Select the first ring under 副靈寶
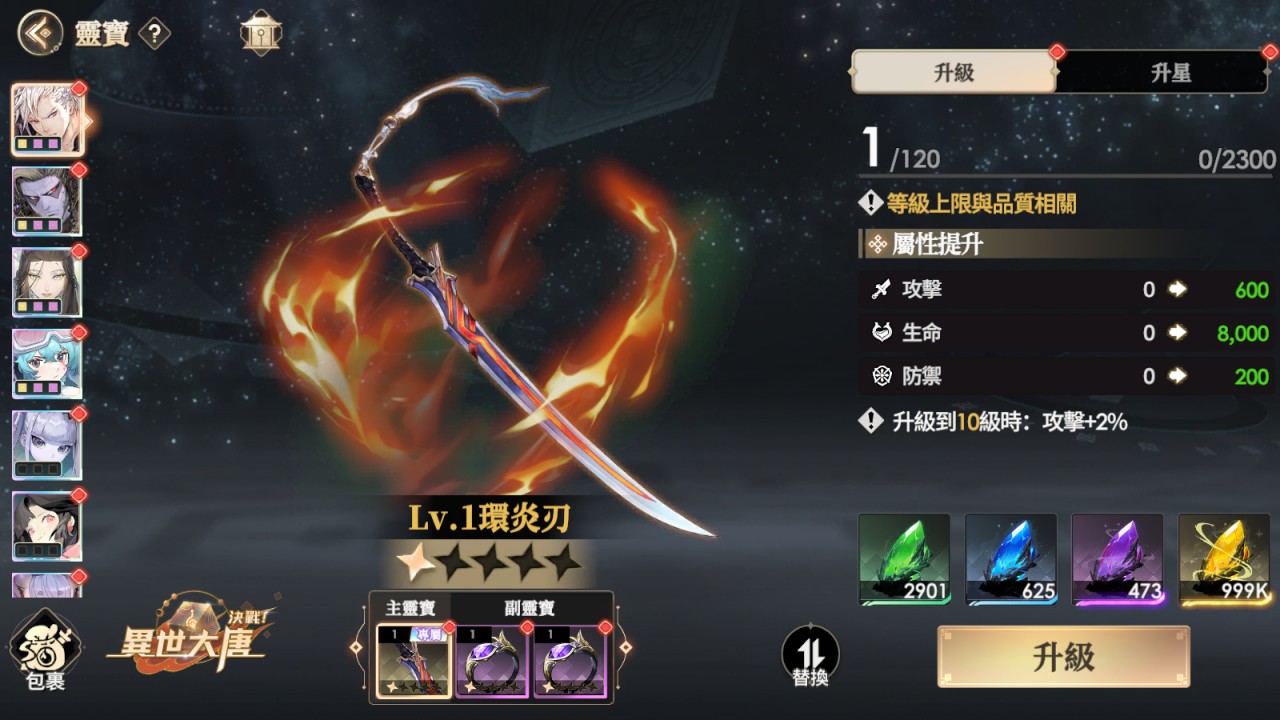This screenshot has height=720, width=1280. click(x=492, y=660)
